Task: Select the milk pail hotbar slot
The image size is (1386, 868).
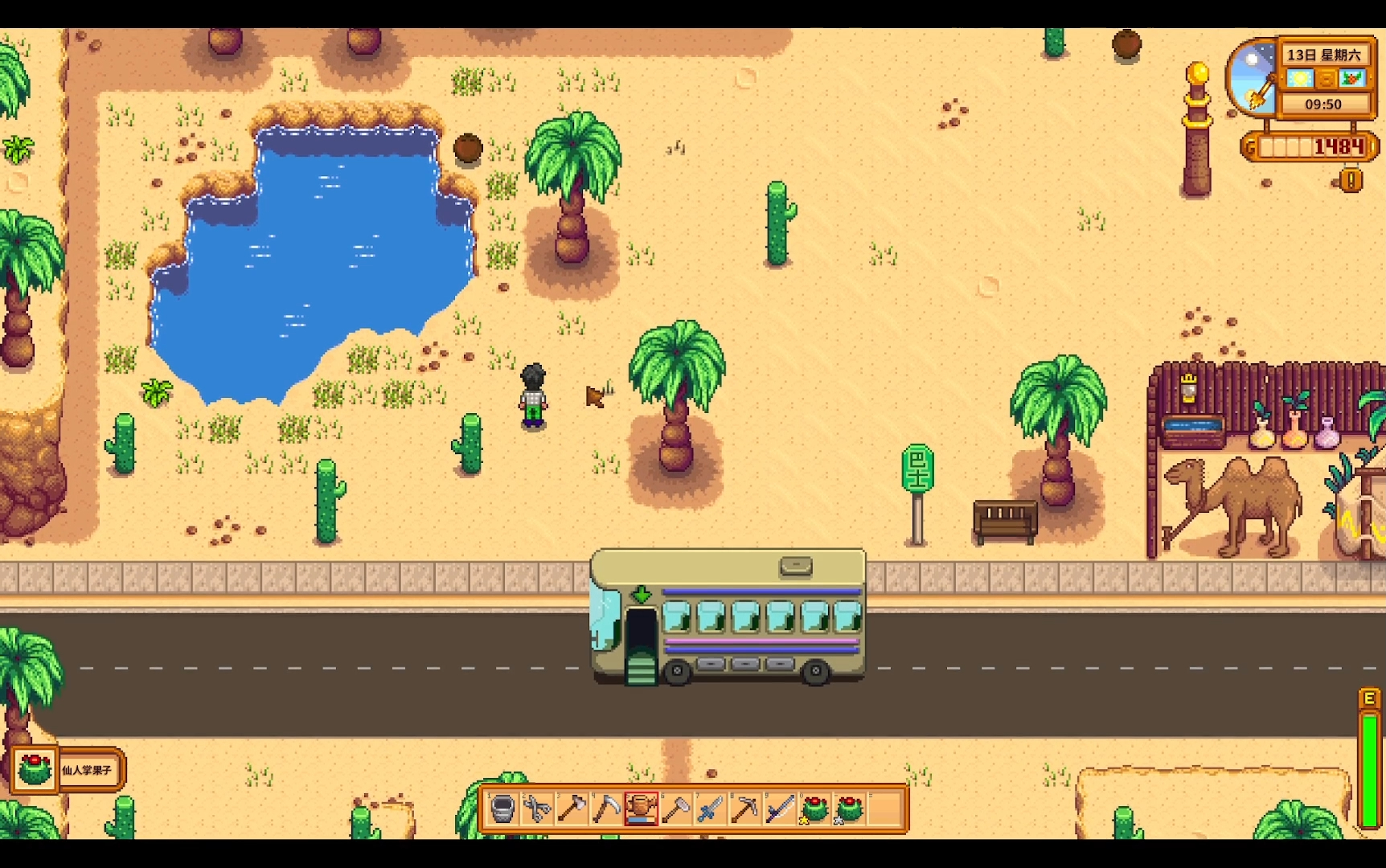Action: click(x=502, y=809)
